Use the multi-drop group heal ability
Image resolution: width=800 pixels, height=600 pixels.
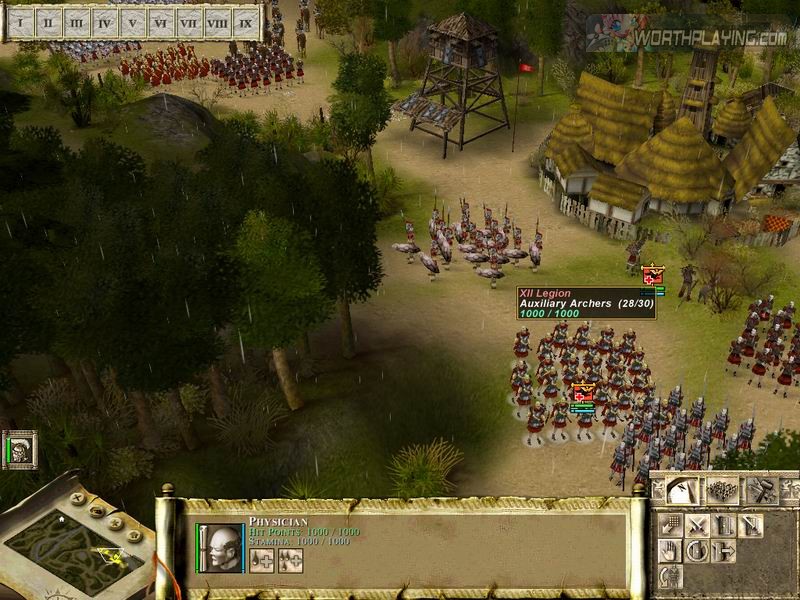pyautogui.click(x=291, y=560)
